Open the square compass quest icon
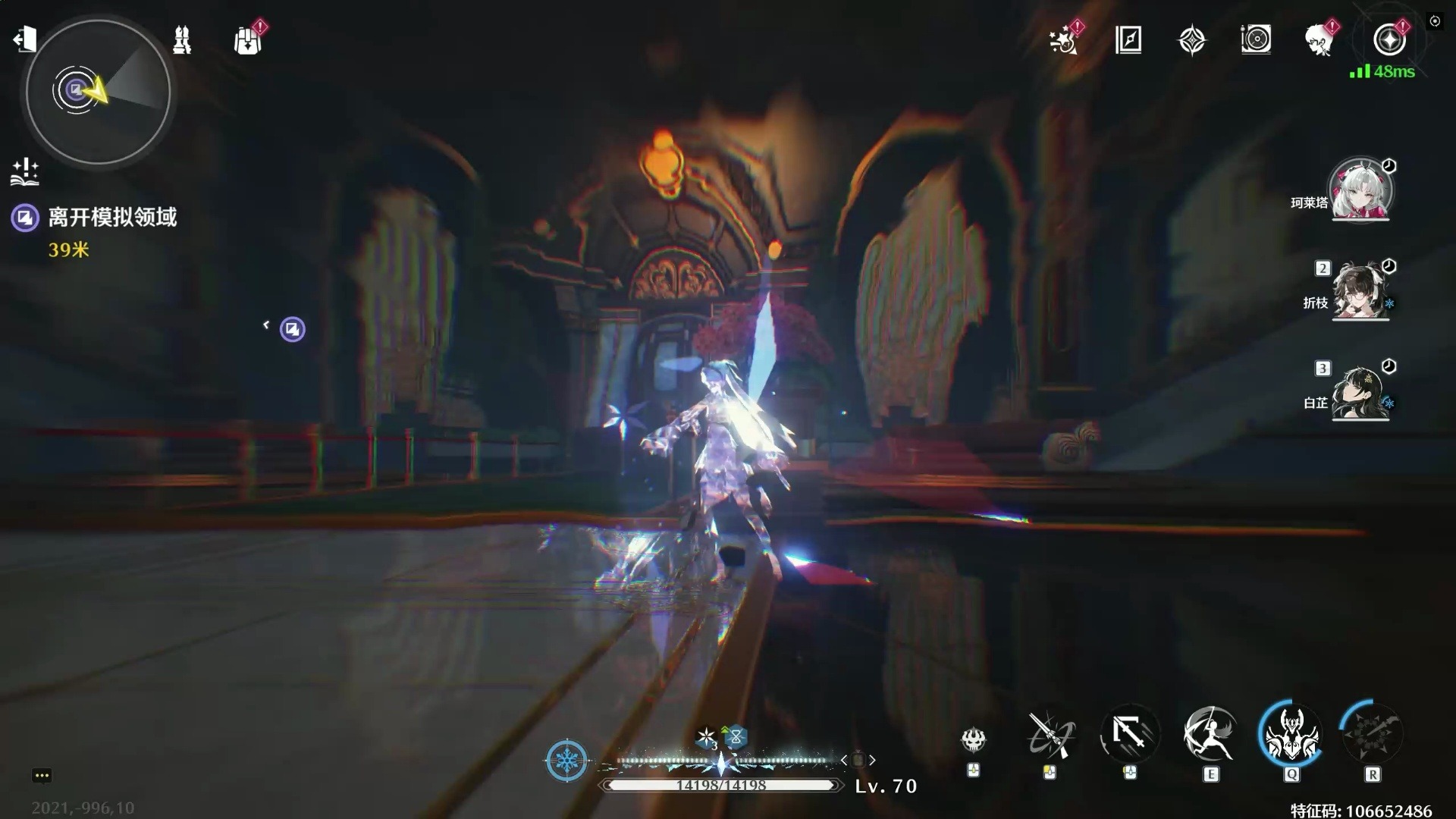 pyautogui.click(x=1128, y=40)
